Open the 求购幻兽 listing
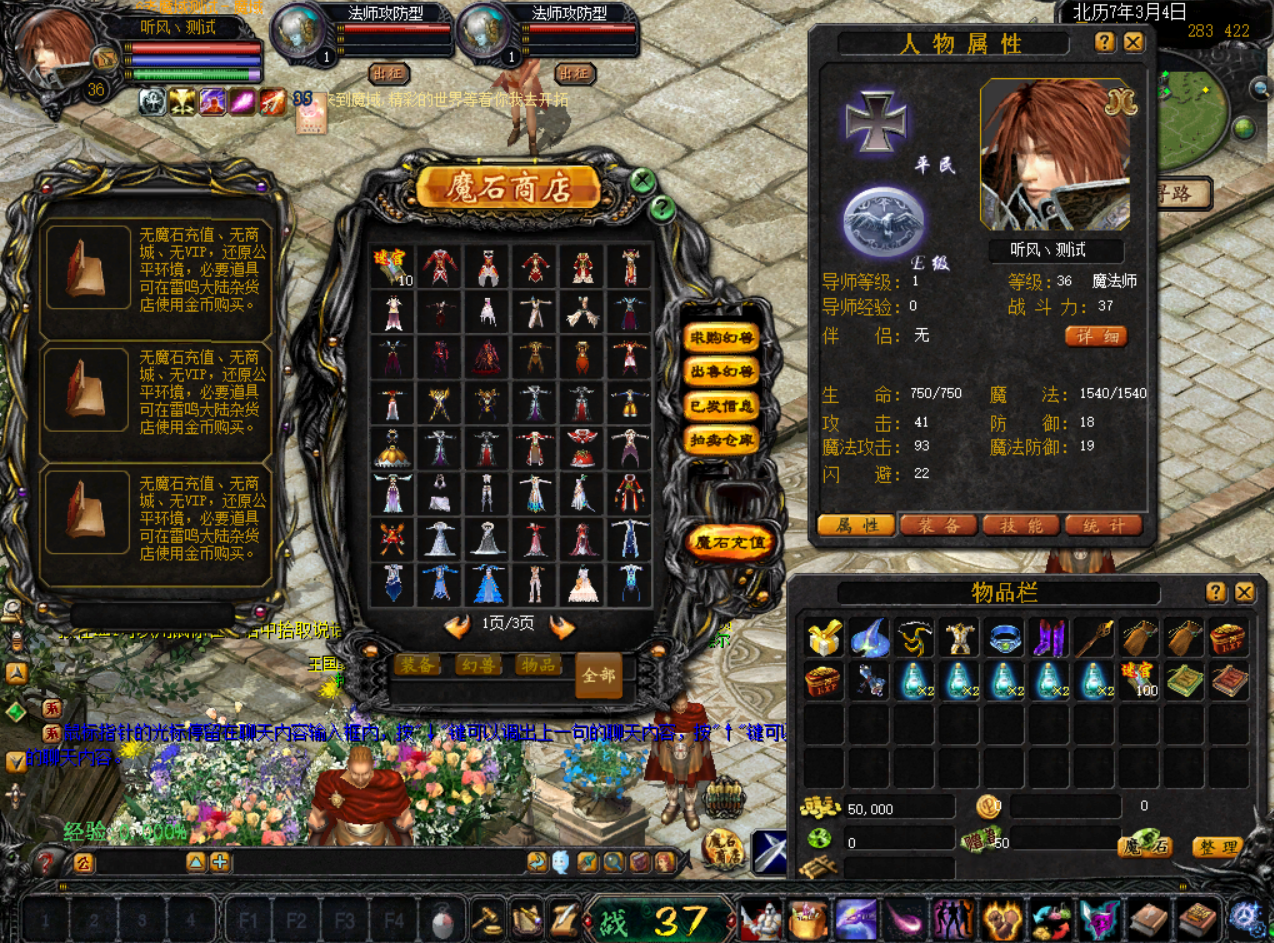 720,337
